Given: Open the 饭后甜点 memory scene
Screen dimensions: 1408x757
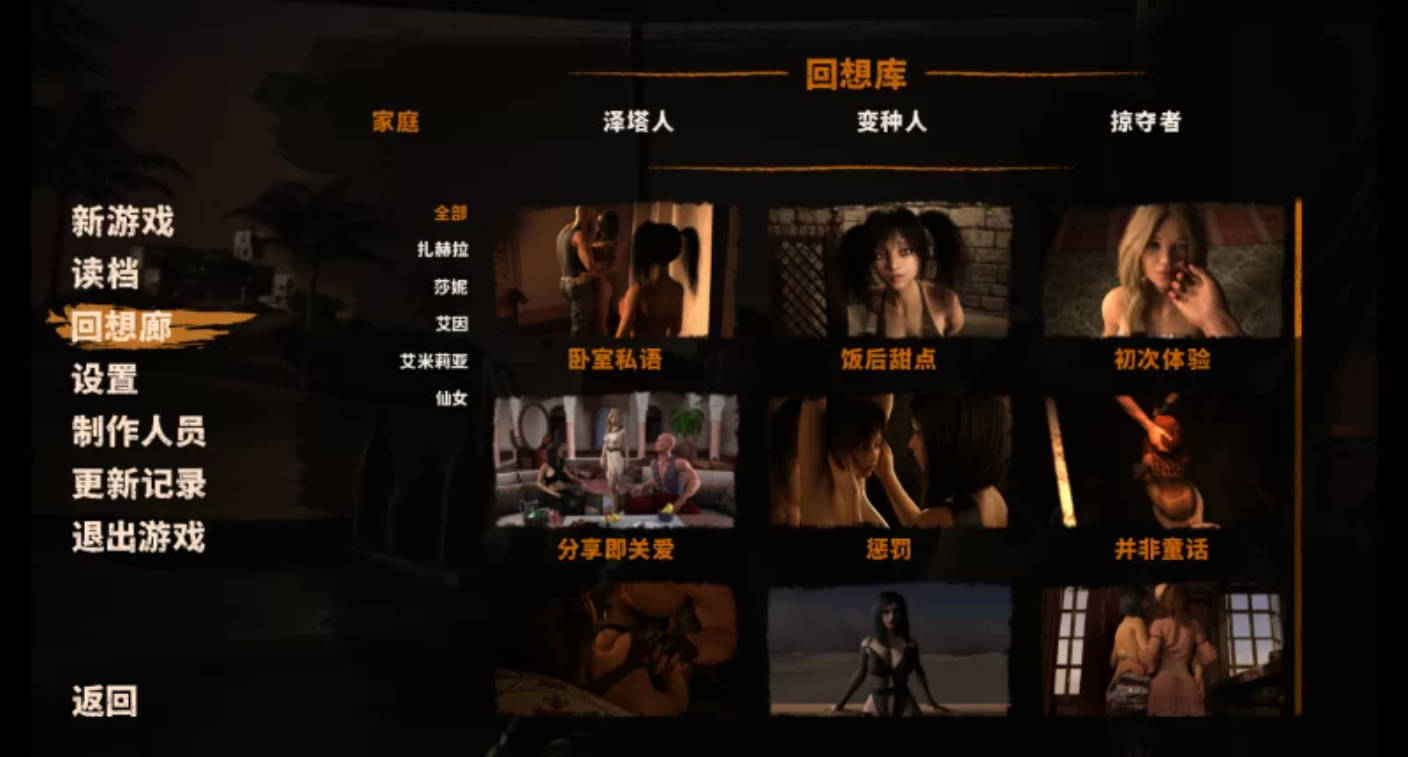Looking at the screenshot, I should pyautogui.click(x=890, y=270).
